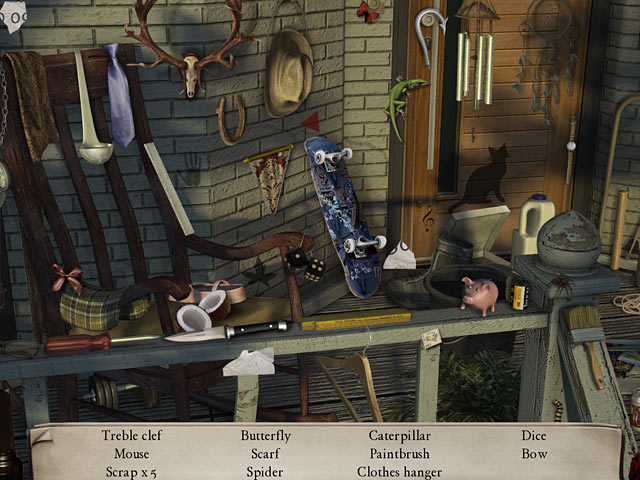Select Treble clef in the item list
Image resolution: width=640 pixels, height=480 pixels.
click(132, 436)
